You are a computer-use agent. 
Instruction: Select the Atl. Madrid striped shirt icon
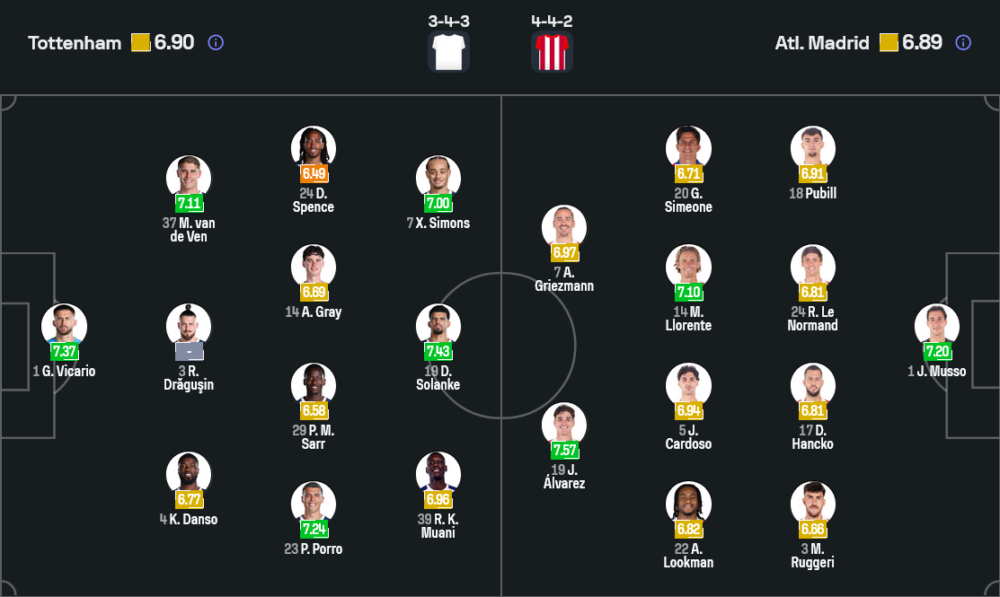pyautogui.click(x=552, y=51)
